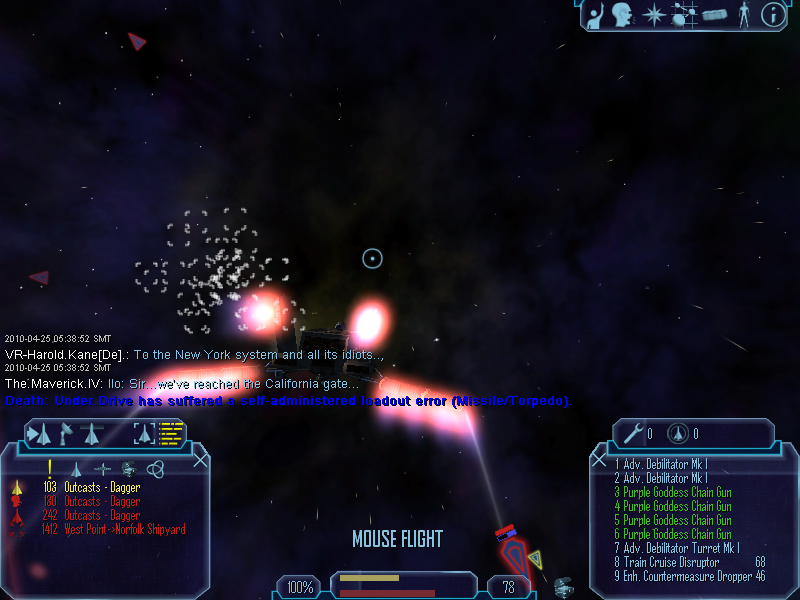Viewport: 800px width, 600px height.
Task: Open the navigation map icon
Action: pos(684,14)
